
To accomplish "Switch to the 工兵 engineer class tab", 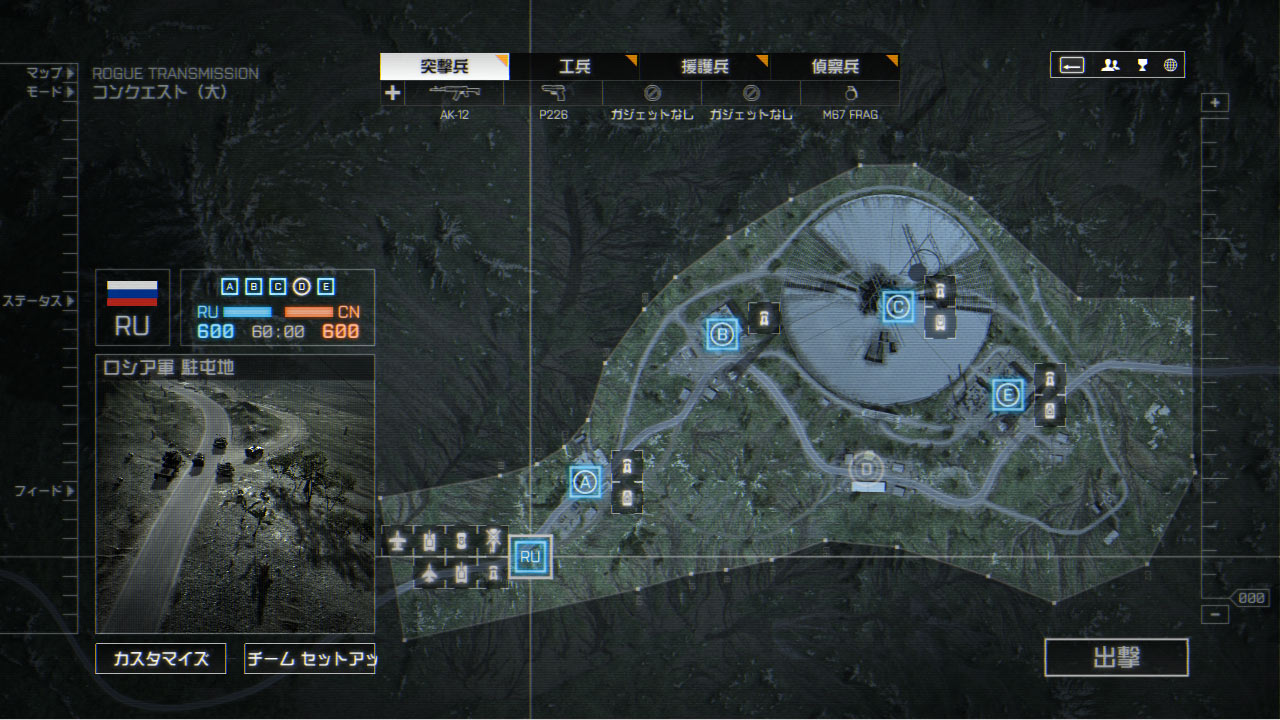I will [574, 67].
